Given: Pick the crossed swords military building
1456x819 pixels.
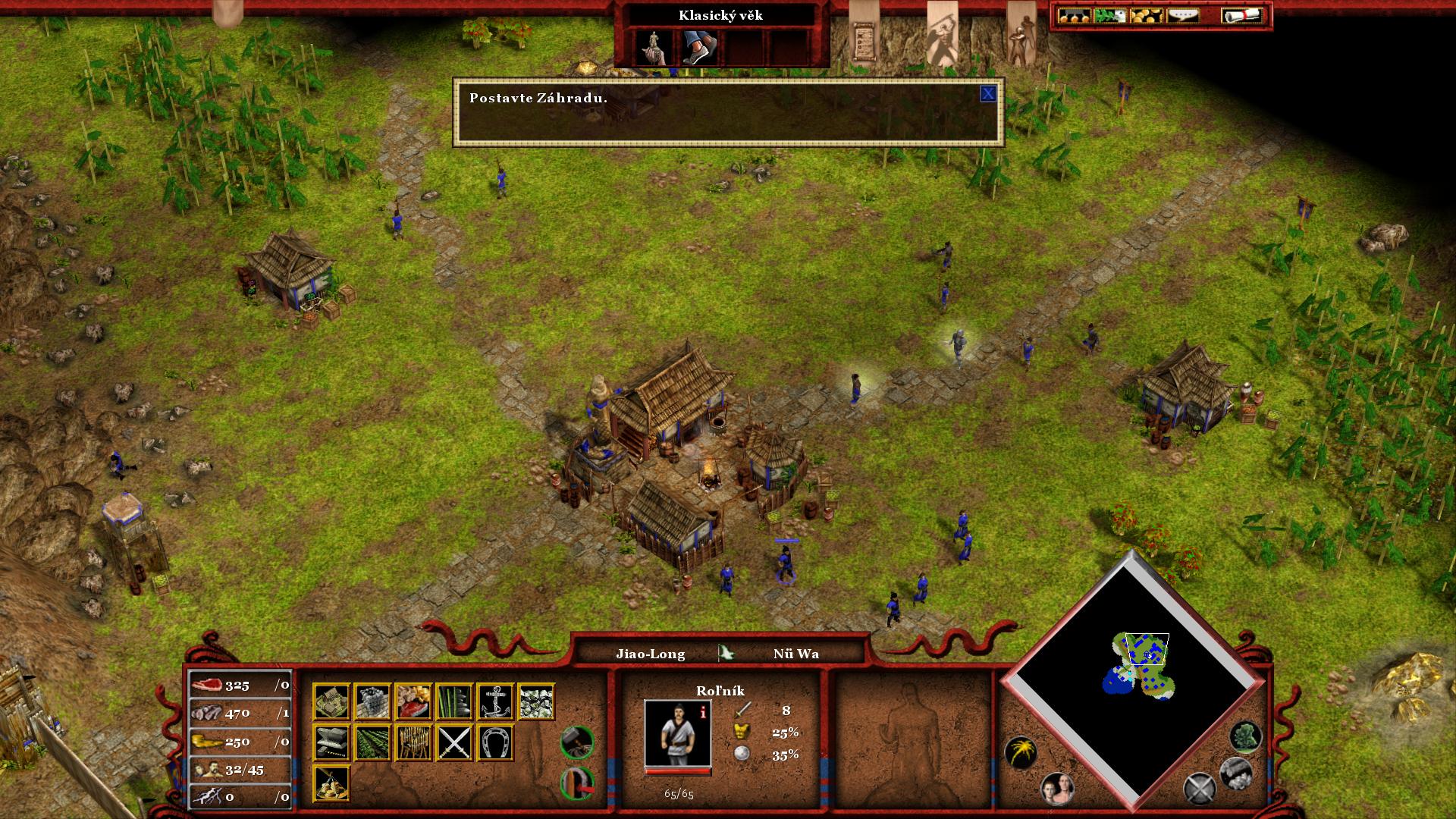Looking at the screenshot, I should [455, 742].
